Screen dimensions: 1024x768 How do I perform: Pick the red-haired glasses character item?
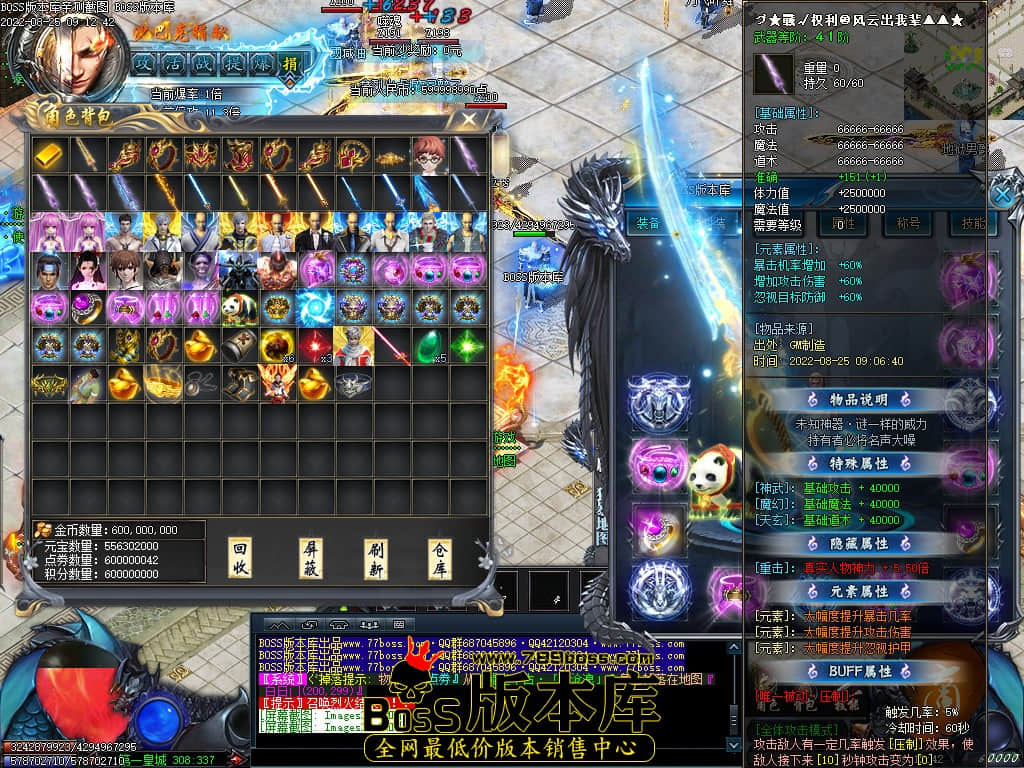coord(428,154)
